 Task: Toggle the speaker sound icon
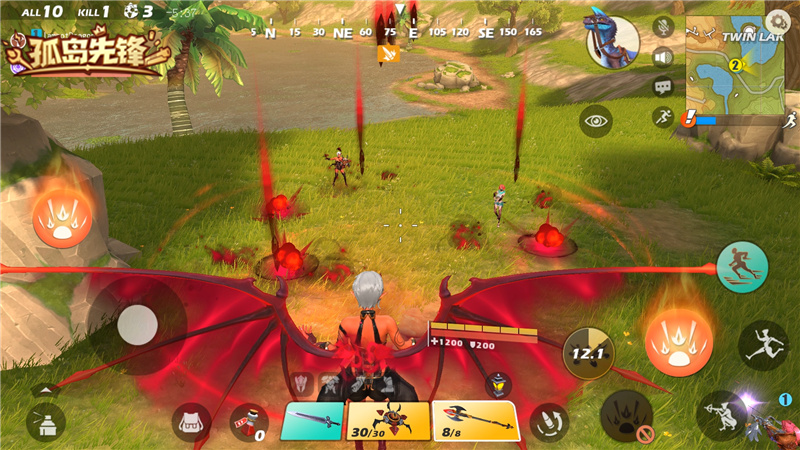(663, 57)
